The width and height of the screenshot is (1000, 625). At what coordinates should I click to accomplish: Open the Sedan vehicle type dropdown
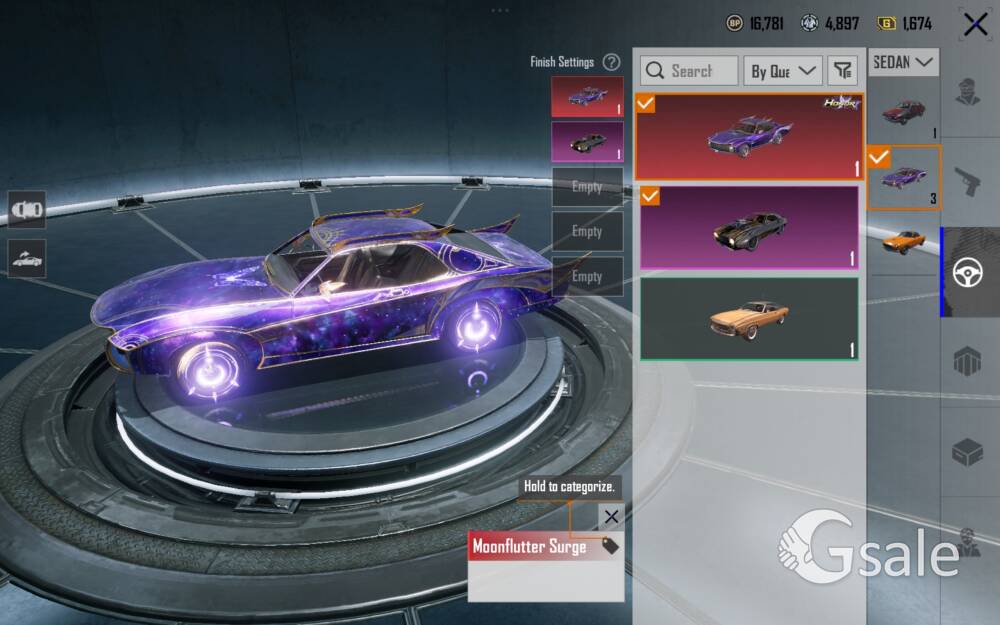coord(903,62)
